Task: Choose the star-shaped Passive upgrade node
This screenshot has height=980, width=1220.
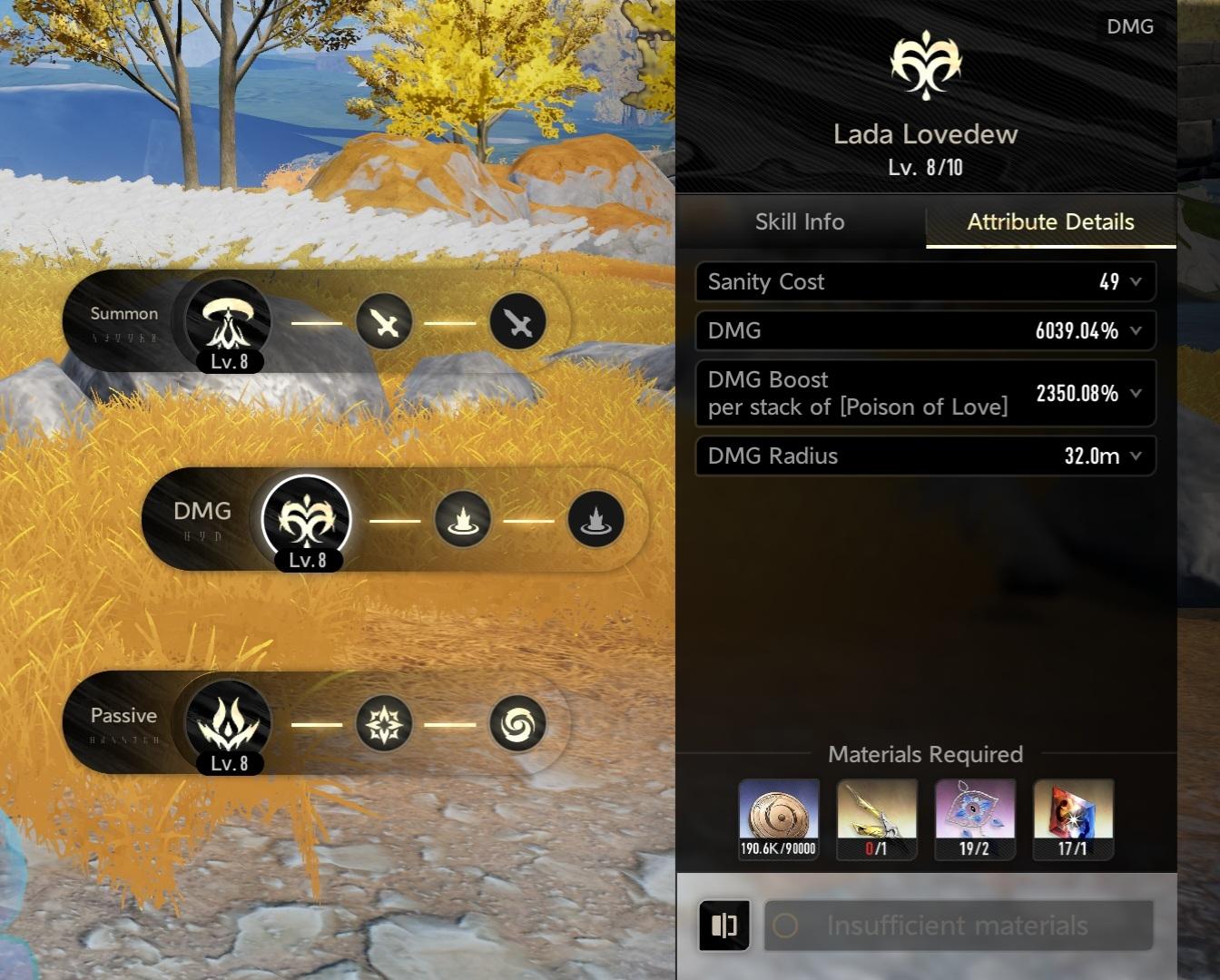Action: (385, 723)
